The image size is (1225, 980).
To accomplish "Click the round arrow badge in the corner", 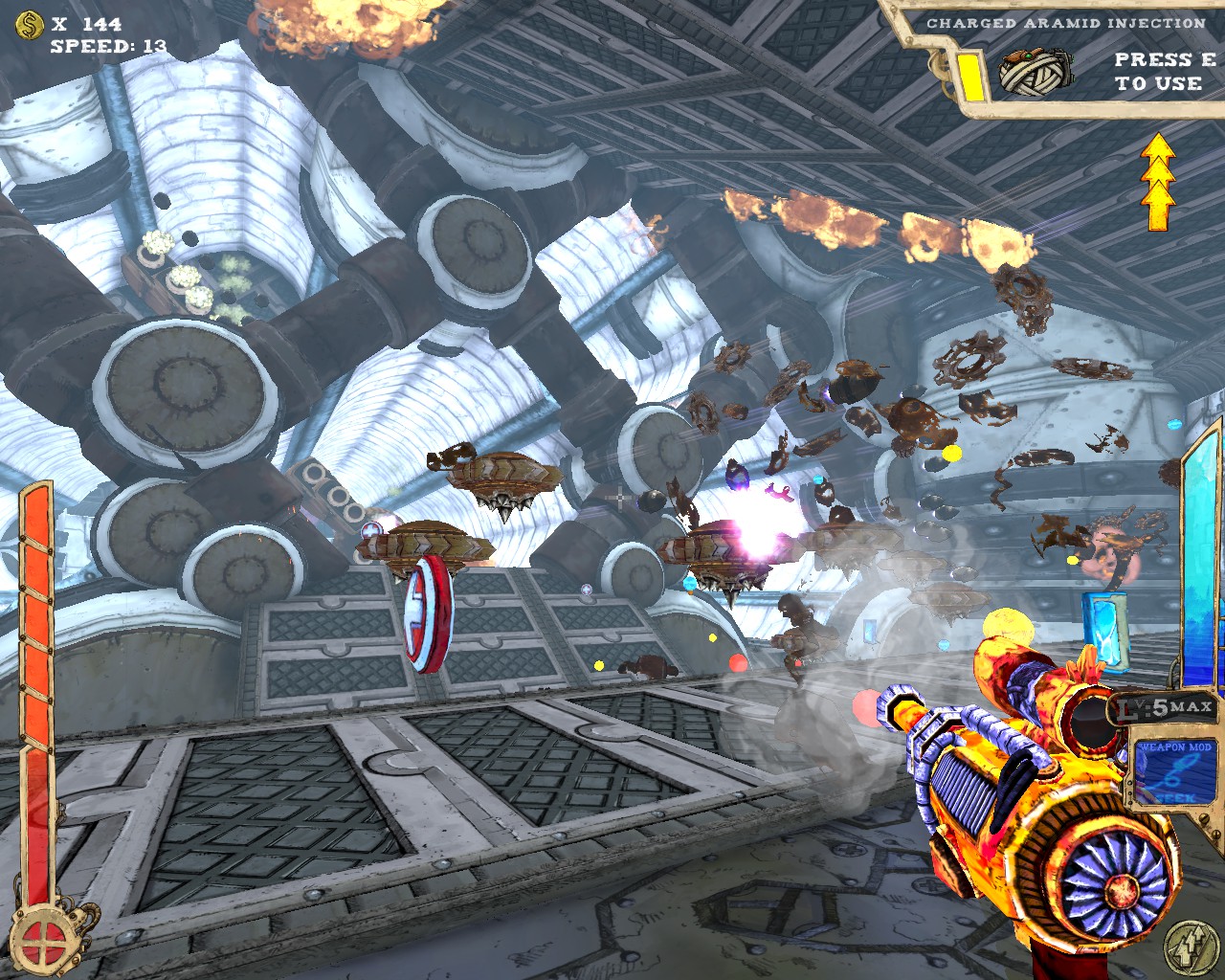I will (1191, 947).
